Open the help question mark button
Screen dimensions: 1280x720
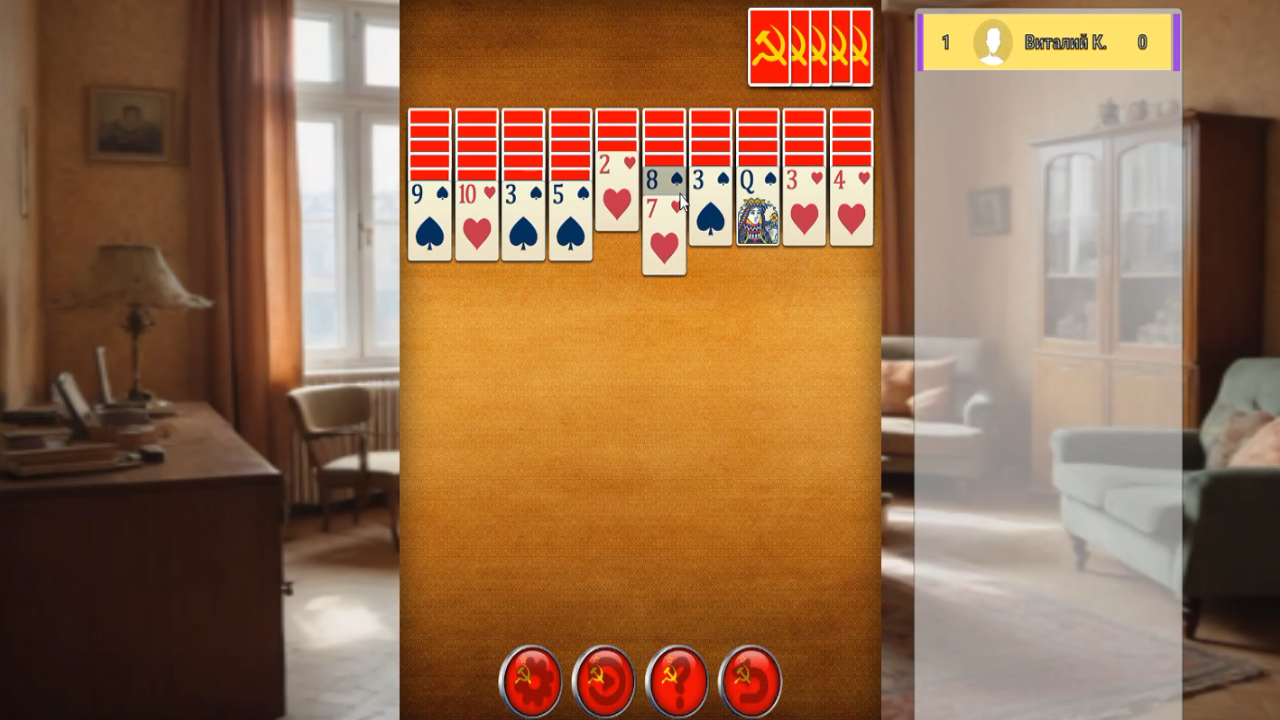pos(678,681)
